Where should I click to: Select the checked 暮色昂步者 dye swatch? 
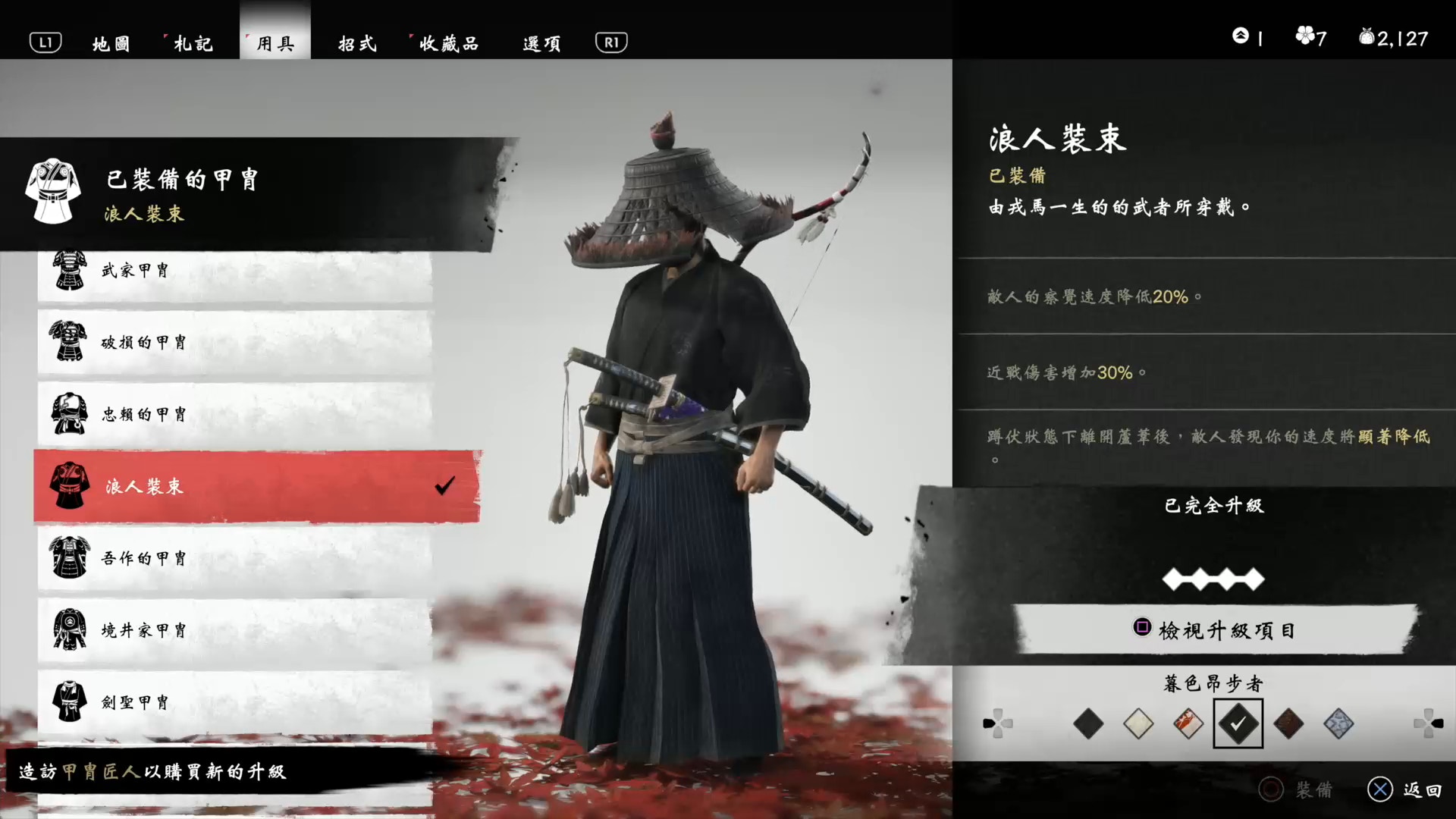[1238, 723]
